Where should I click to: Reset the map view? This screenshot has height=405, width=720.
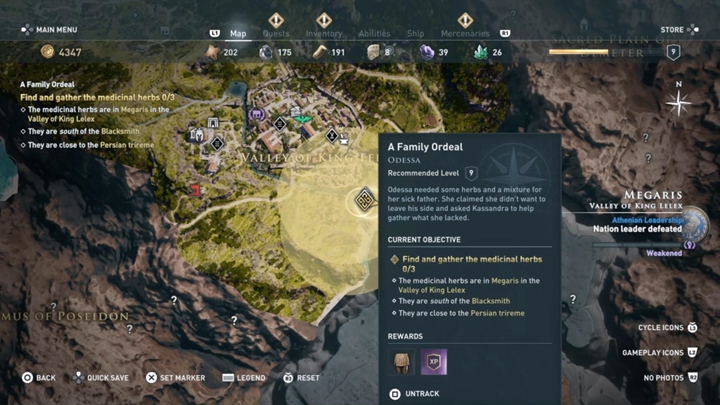pos(301,378)
